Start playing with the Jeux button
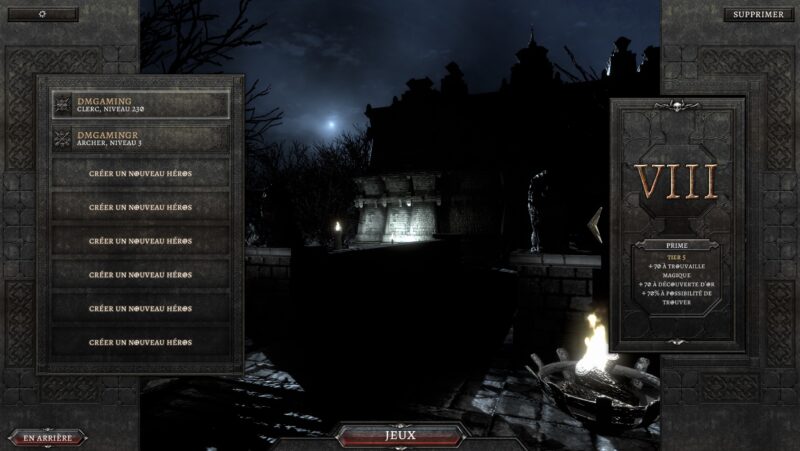The image size is (800, 451). 400,436
